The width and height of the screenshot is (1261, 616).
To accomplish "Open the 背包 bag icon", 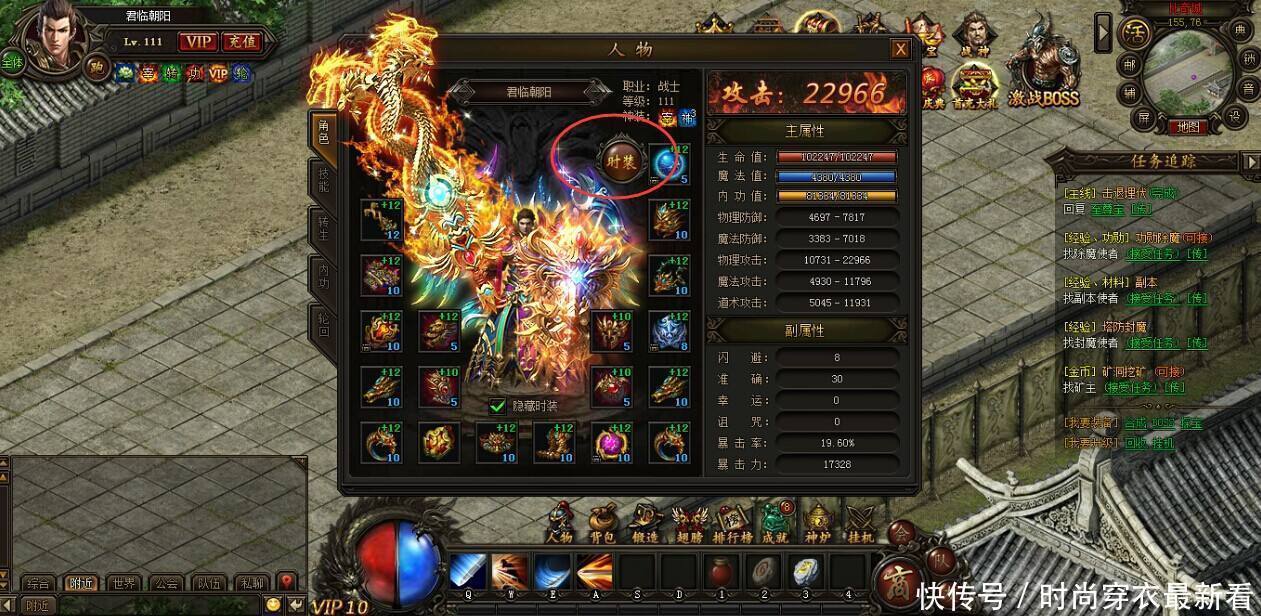I will point(601,523).
